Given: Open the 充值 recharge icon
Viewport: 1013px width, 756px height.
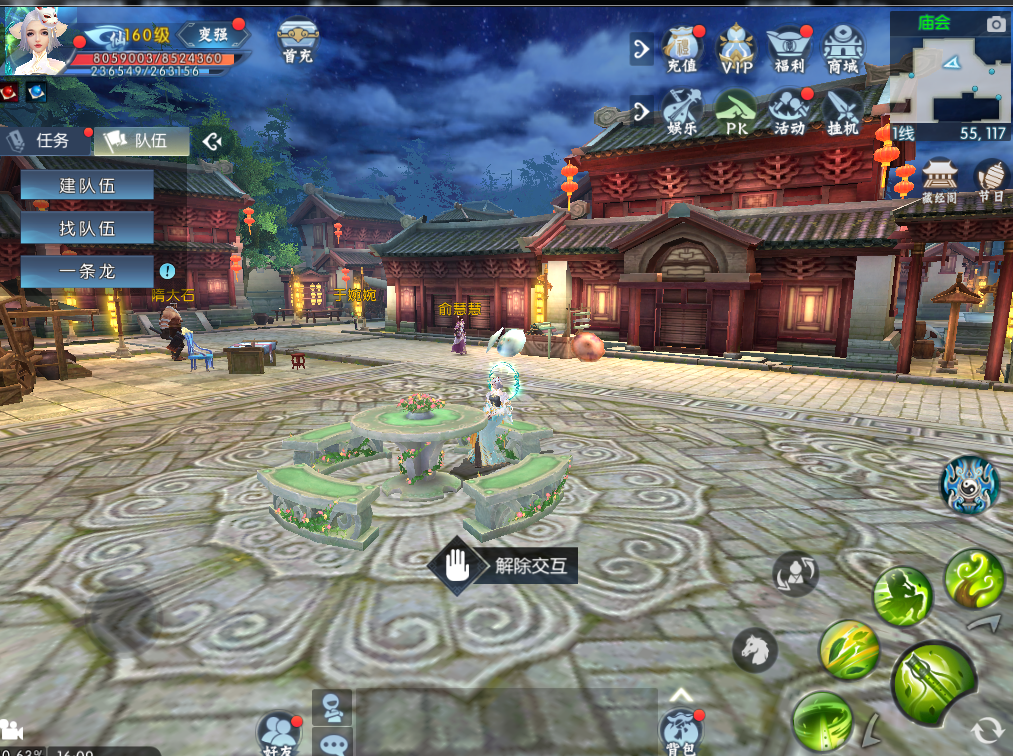Looking at the screenshot, I should 682,50.
